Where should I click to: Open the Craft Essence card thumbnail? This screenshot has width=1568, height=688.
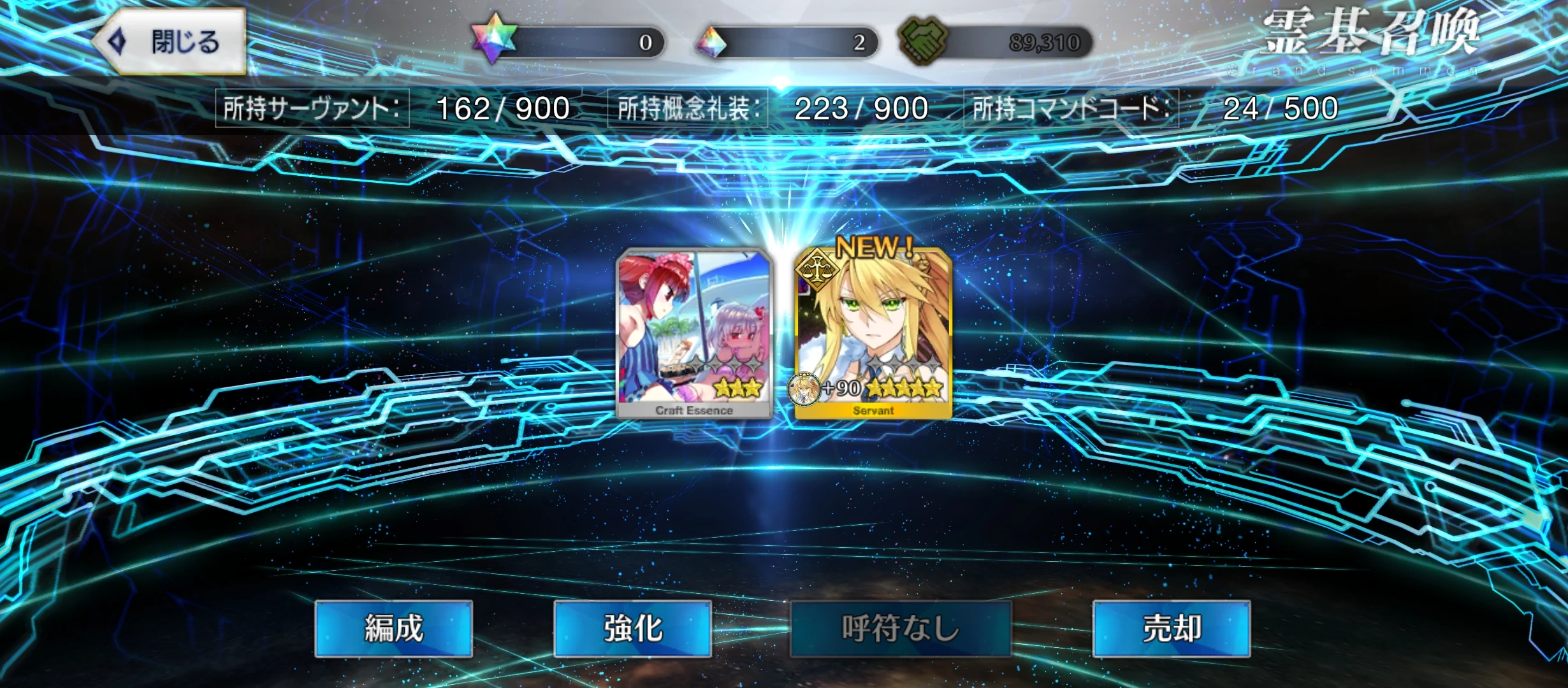[x=693, y=334]
